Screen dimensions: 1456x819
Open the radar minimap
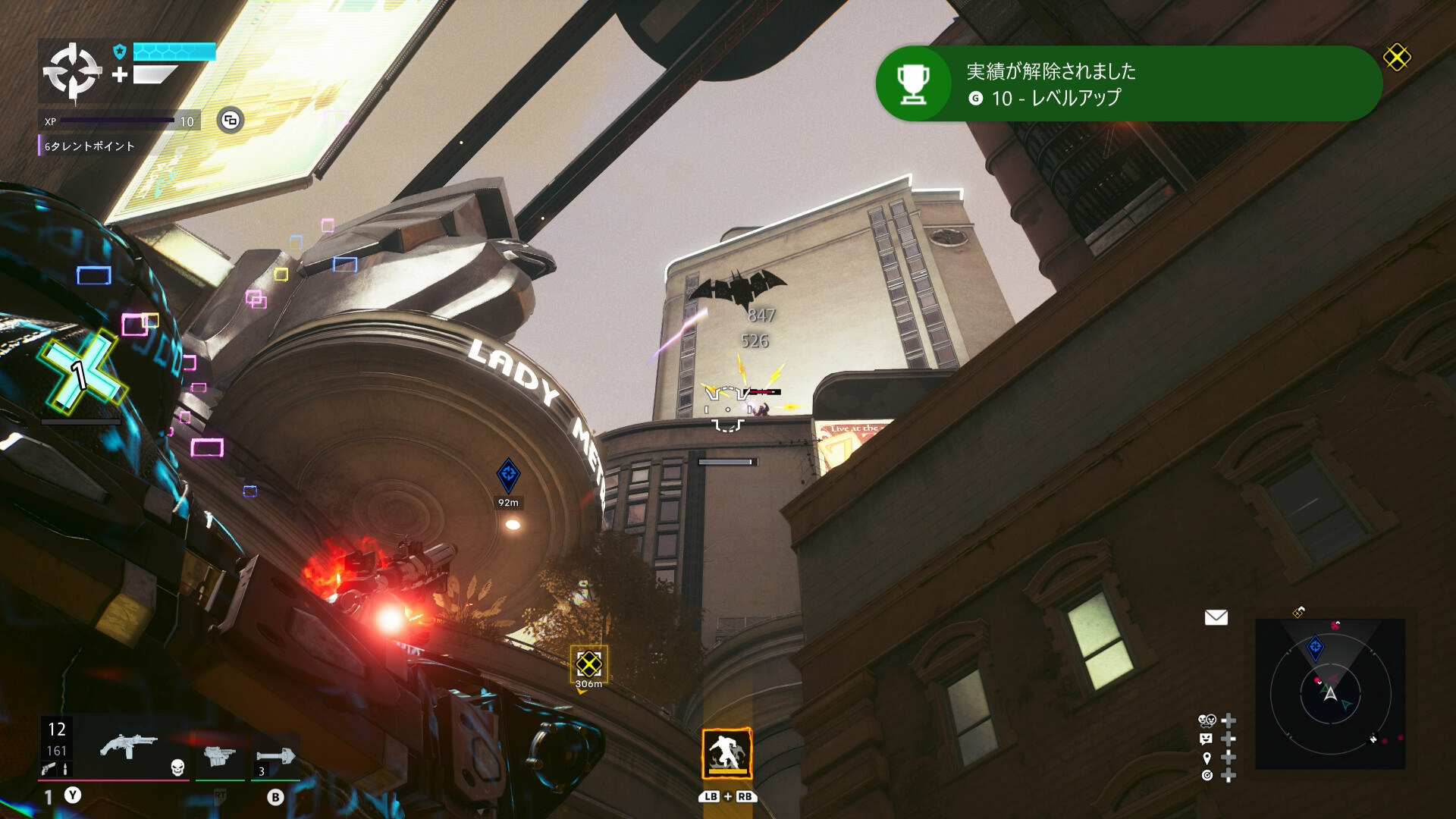click(1330, 693)
